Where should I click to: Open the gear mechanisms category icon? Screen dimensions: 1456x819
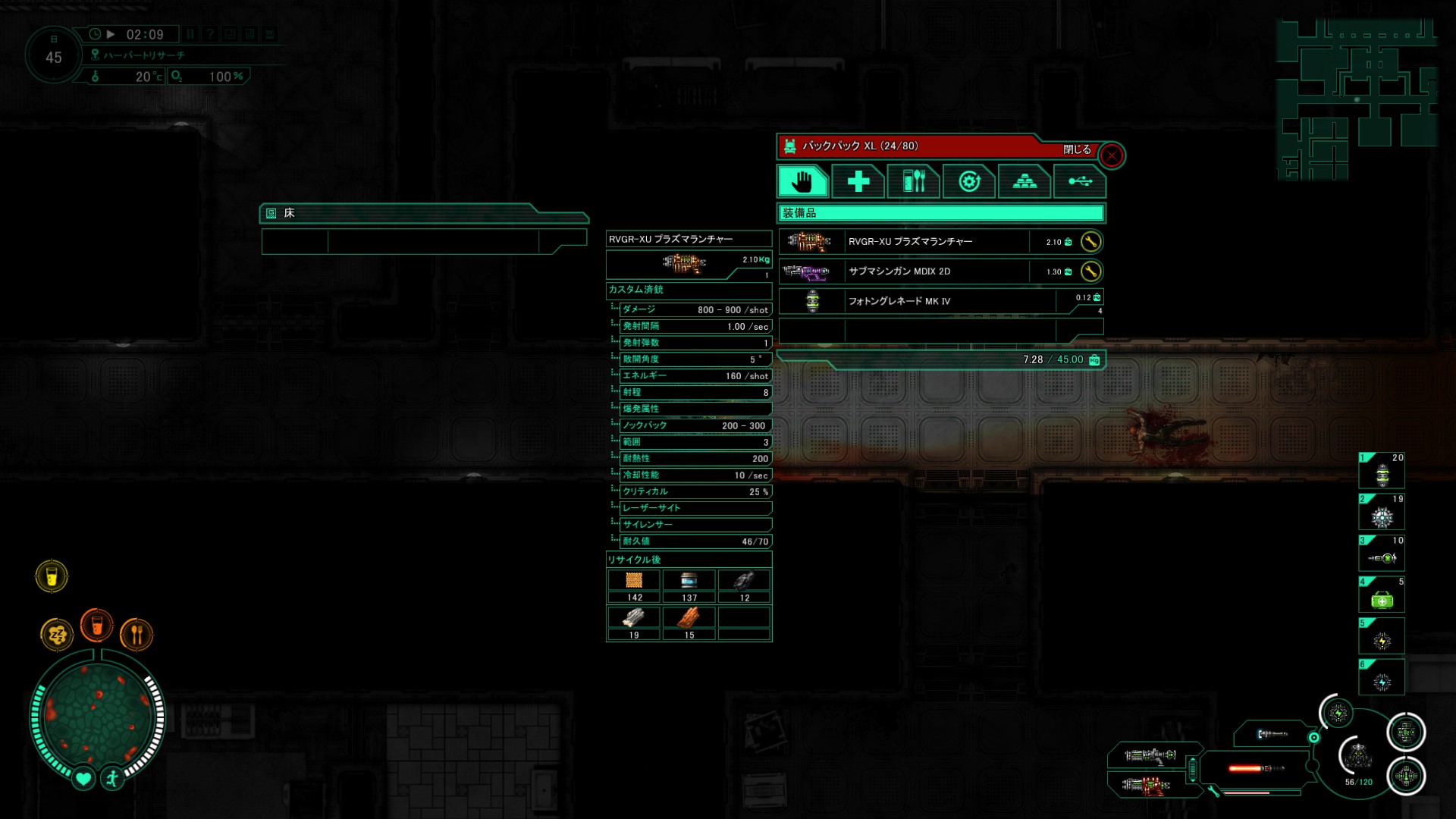[x=969, y=181]
